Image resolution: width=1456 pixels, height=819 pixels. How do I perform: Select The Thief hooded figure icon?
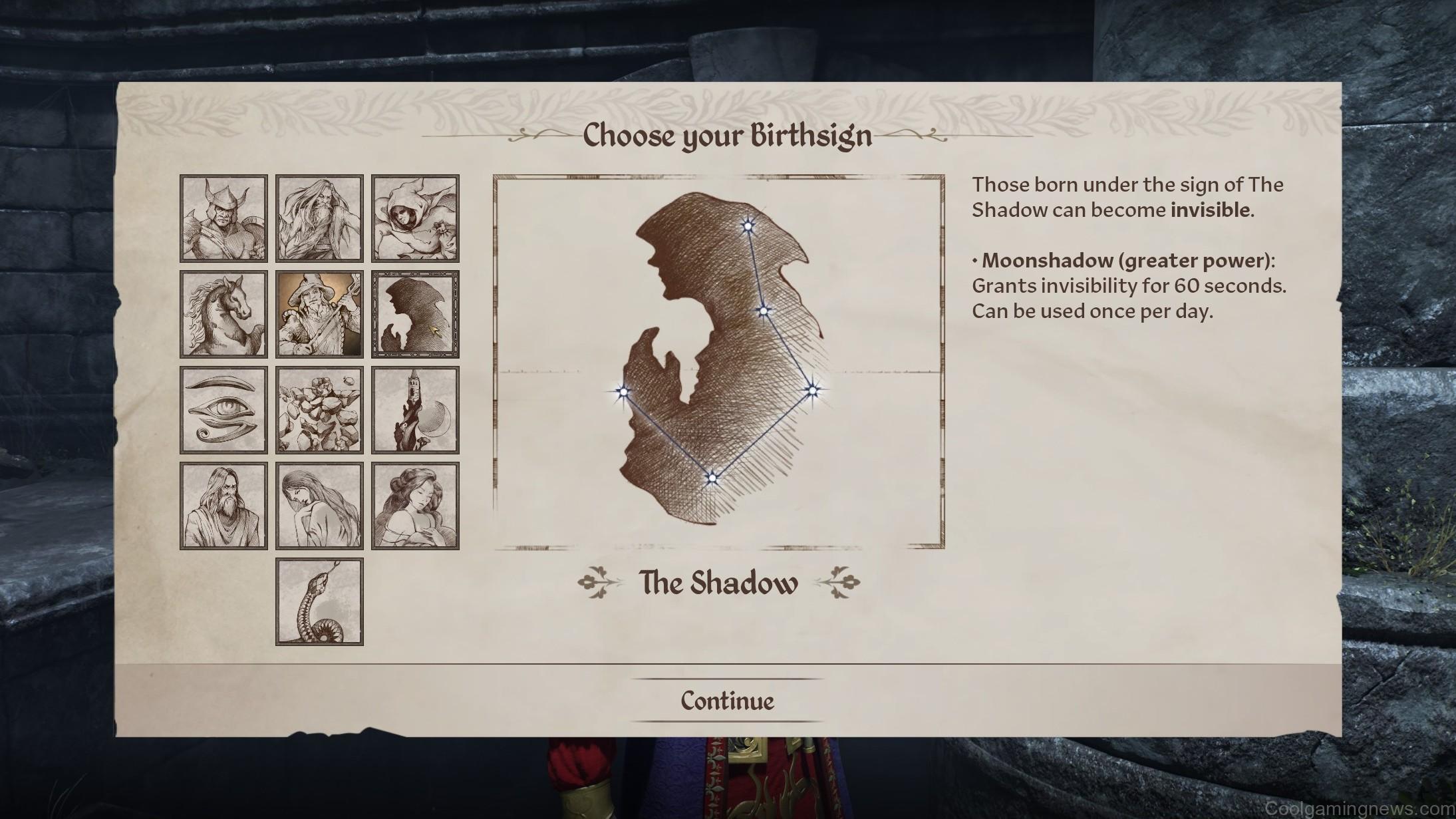(416, 220)
